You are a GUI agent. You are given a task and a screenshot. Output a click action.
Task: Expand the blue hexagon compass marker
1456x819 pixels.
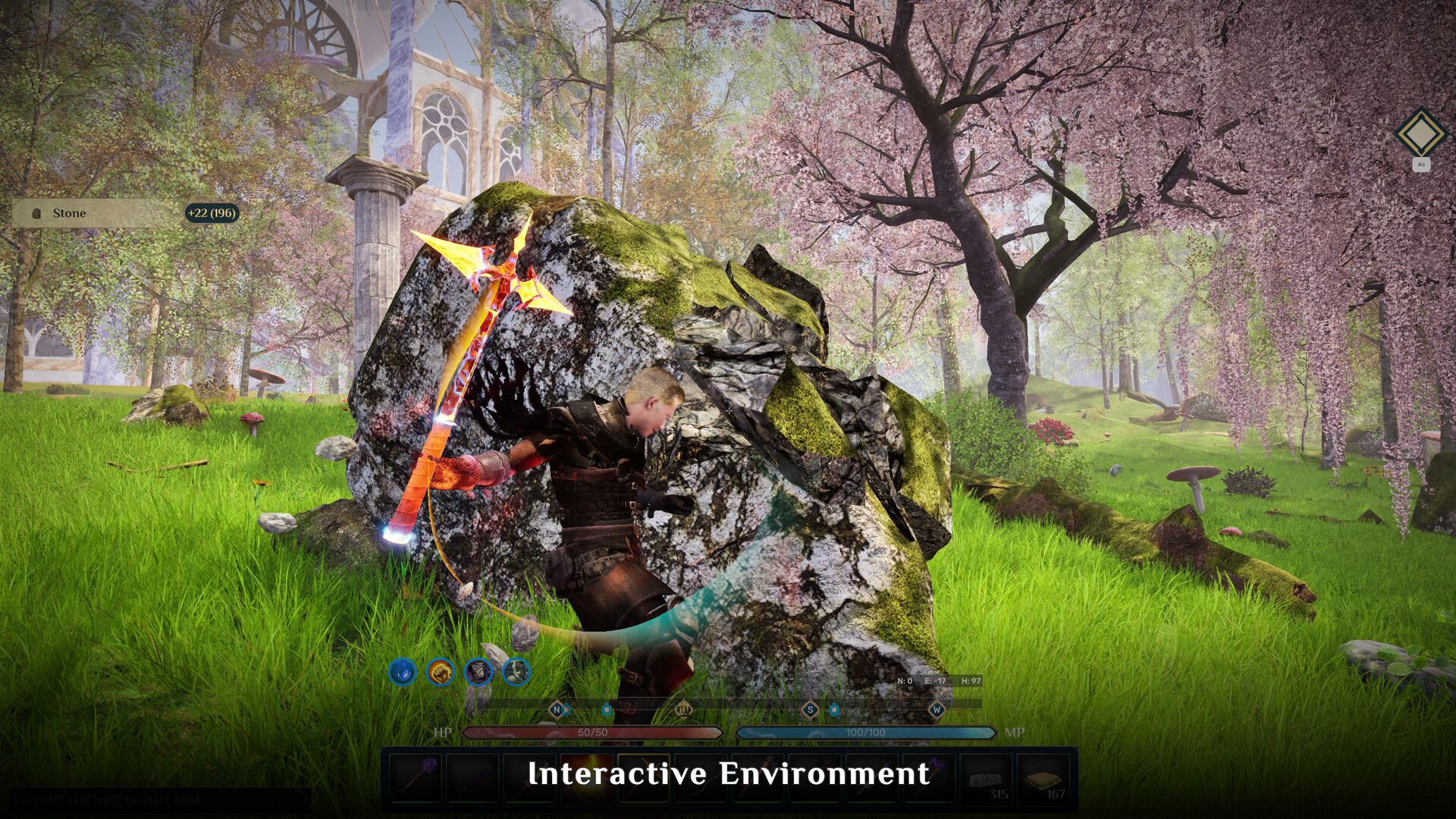pos(606,708)
